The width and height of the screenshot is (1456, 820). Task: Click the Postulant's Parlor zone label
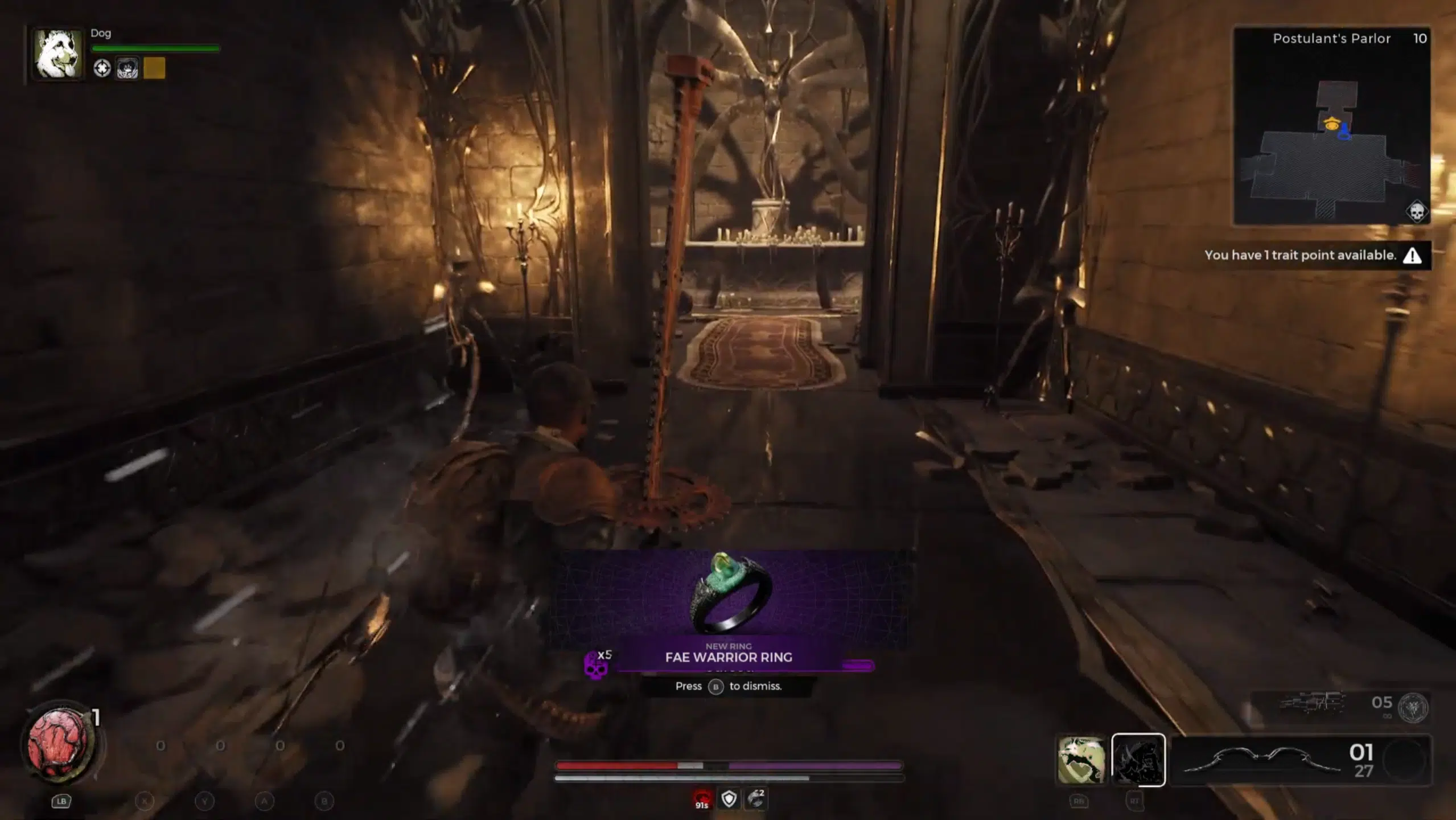click(1331, 38)
